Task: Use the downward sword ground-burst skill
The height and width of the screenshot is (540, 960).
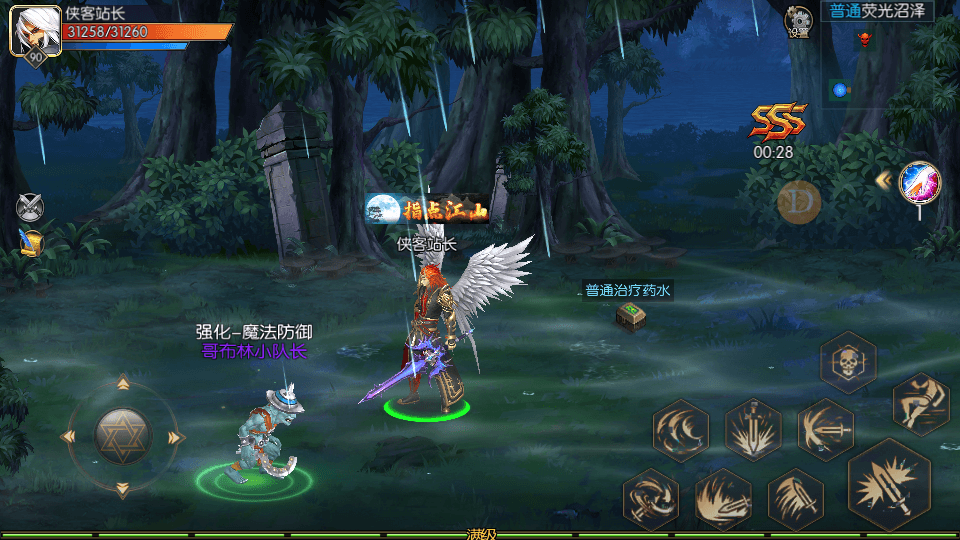Action: [x=753, y=431]
